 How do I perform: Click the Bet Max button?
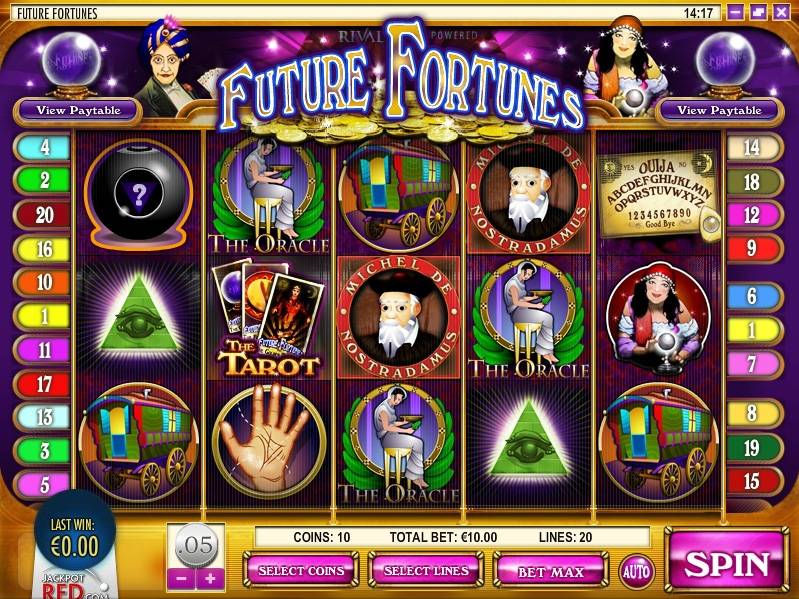click(550, 571)
